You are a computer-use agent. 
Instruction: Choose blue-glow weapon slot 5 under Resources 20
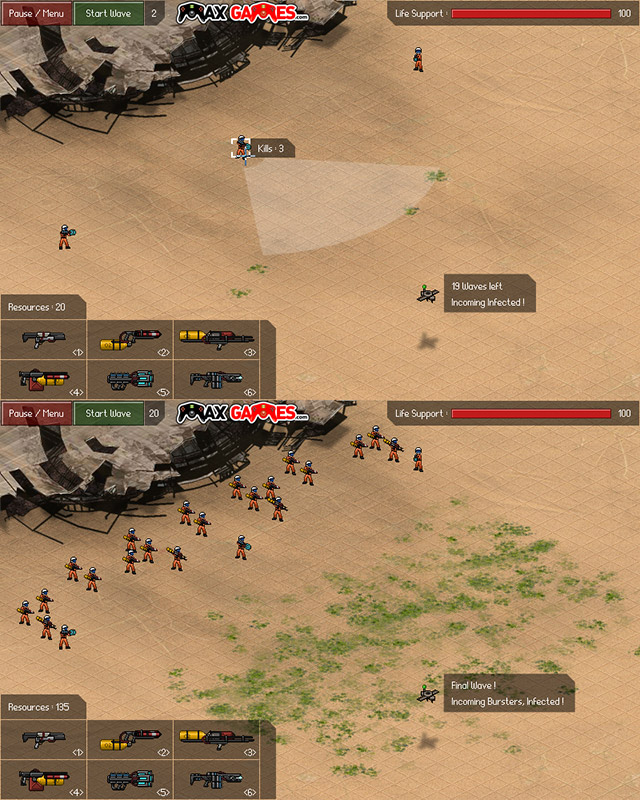130,379
